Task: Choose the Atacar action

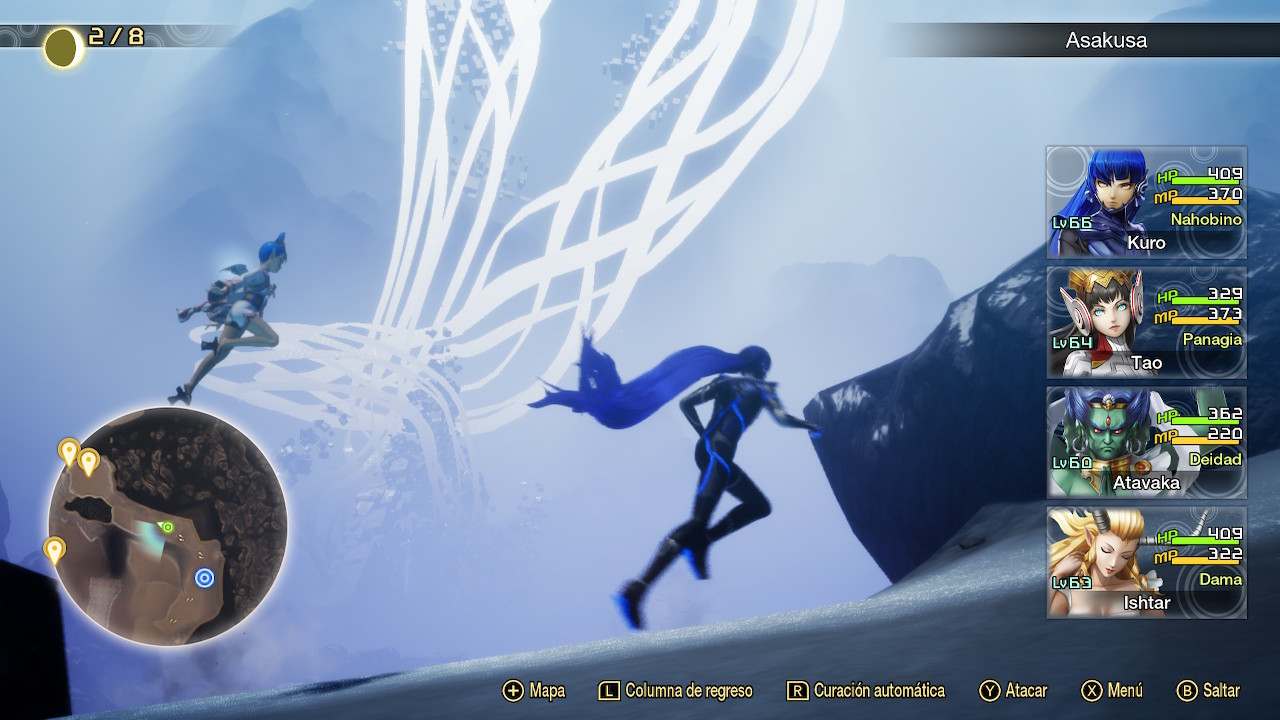Action: pos(1013,691)
